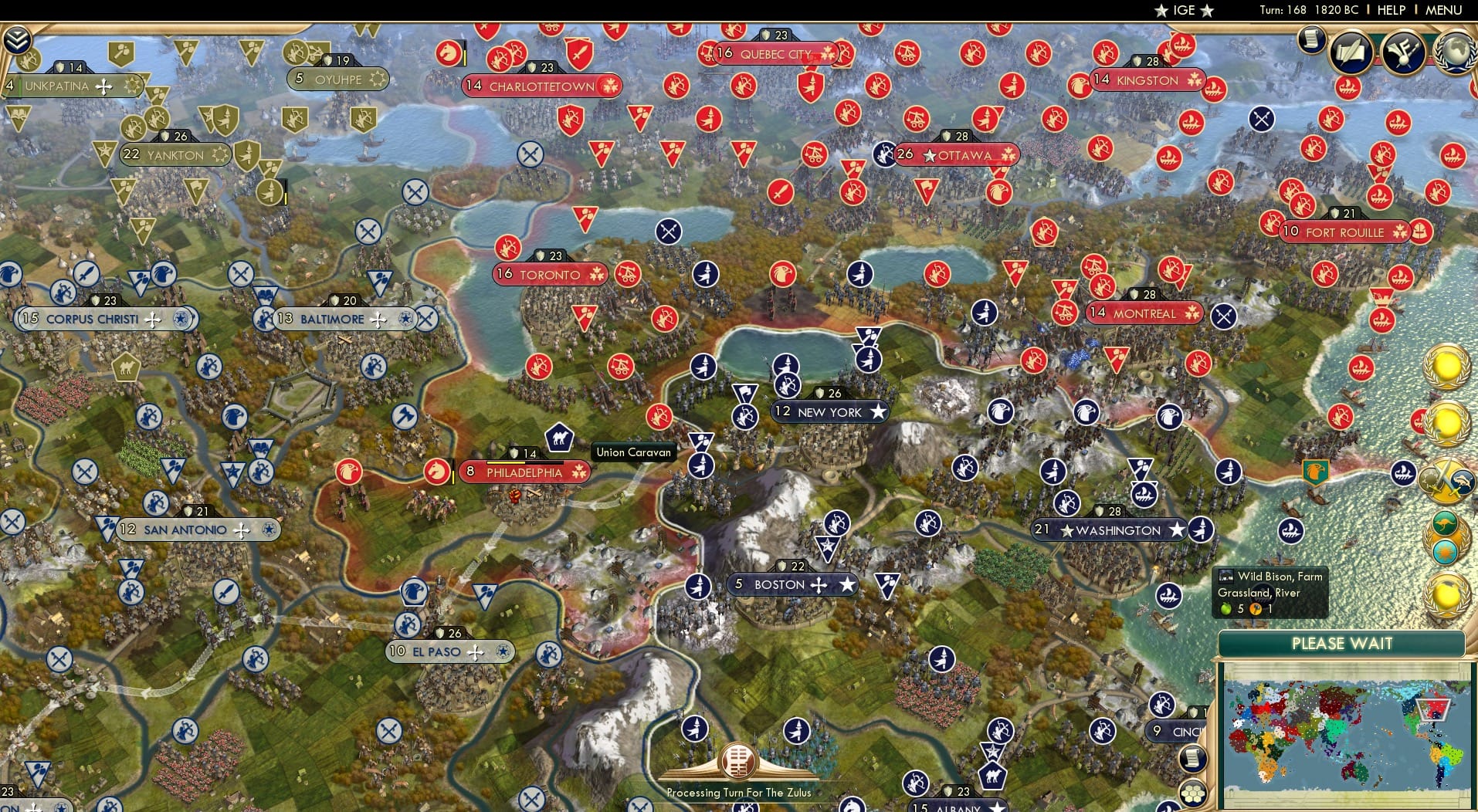
Task: Select the Quebec City banner
Action: 775,53
